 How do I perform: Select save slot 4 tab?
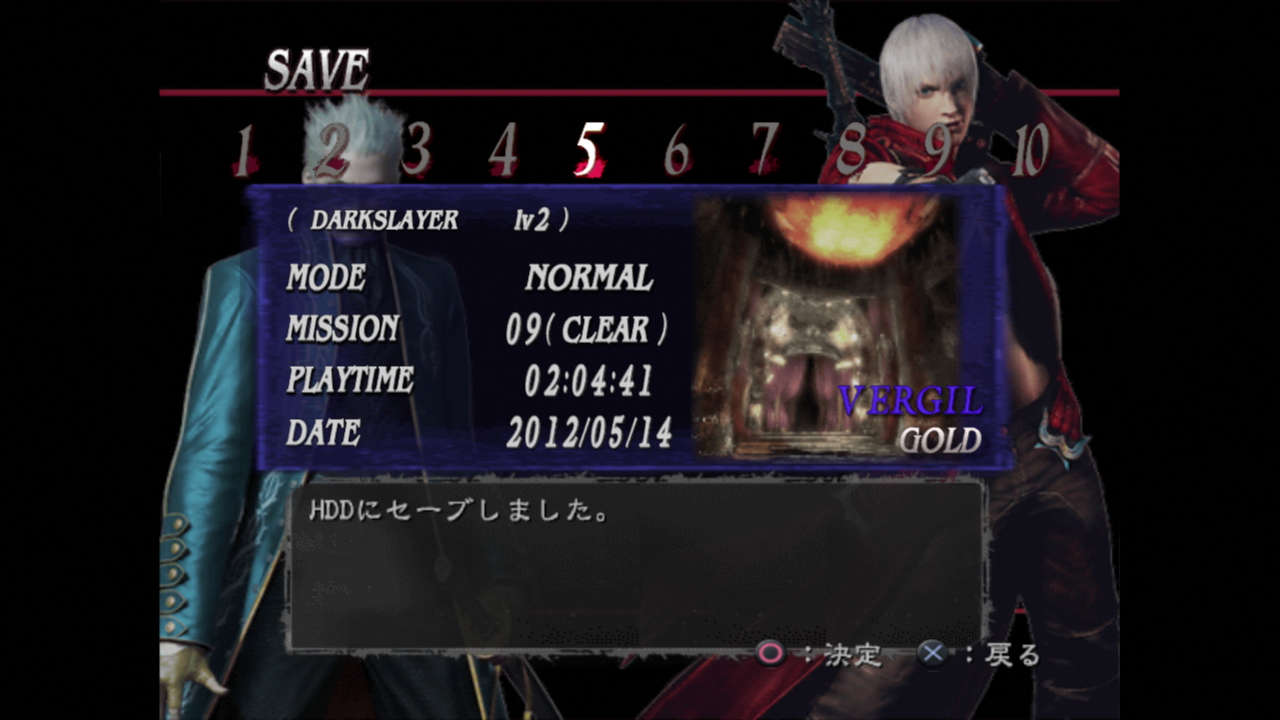click(x=503, y=147)
